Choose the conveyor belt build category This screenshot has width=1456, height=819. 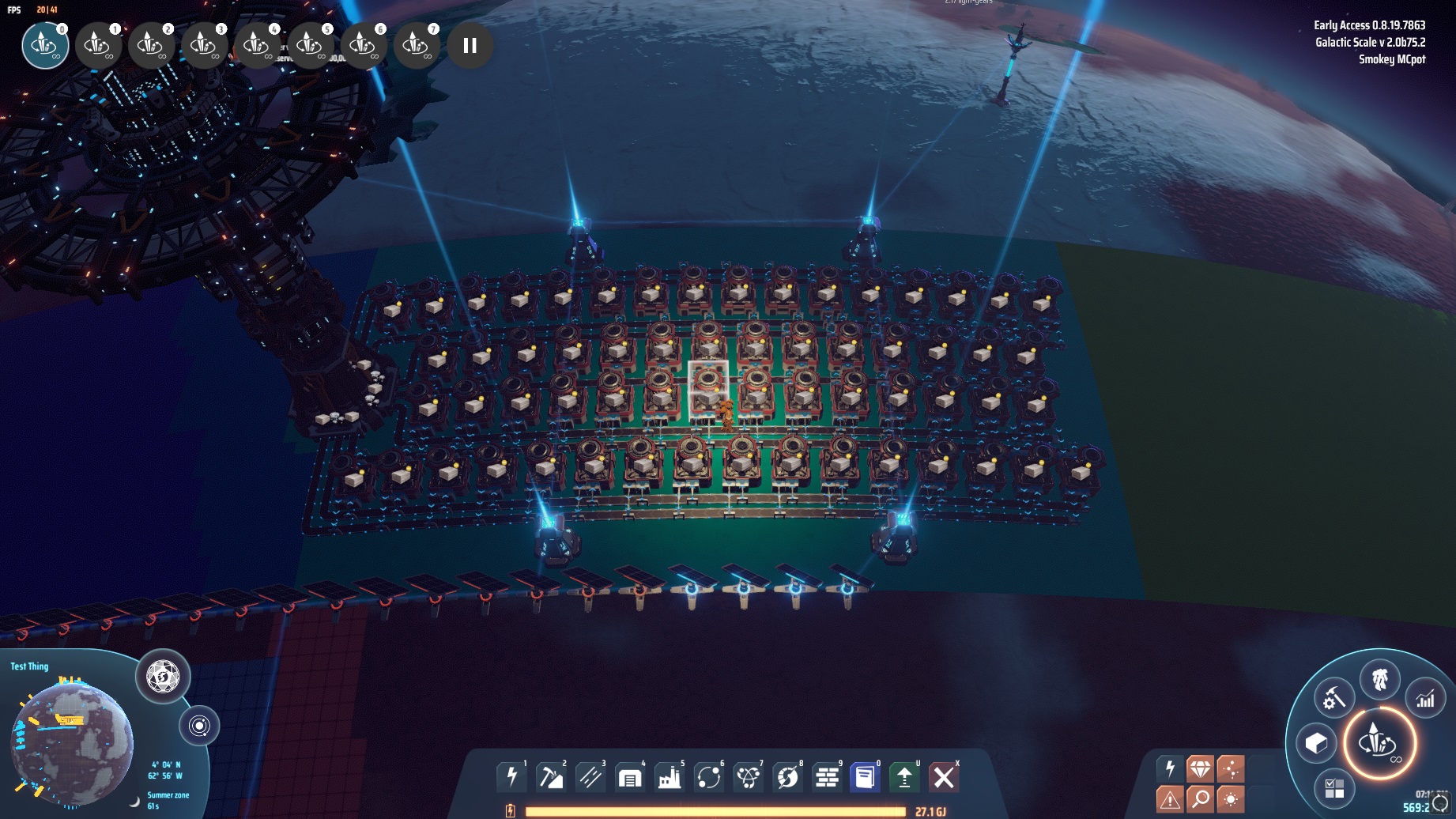pos(590,777)
